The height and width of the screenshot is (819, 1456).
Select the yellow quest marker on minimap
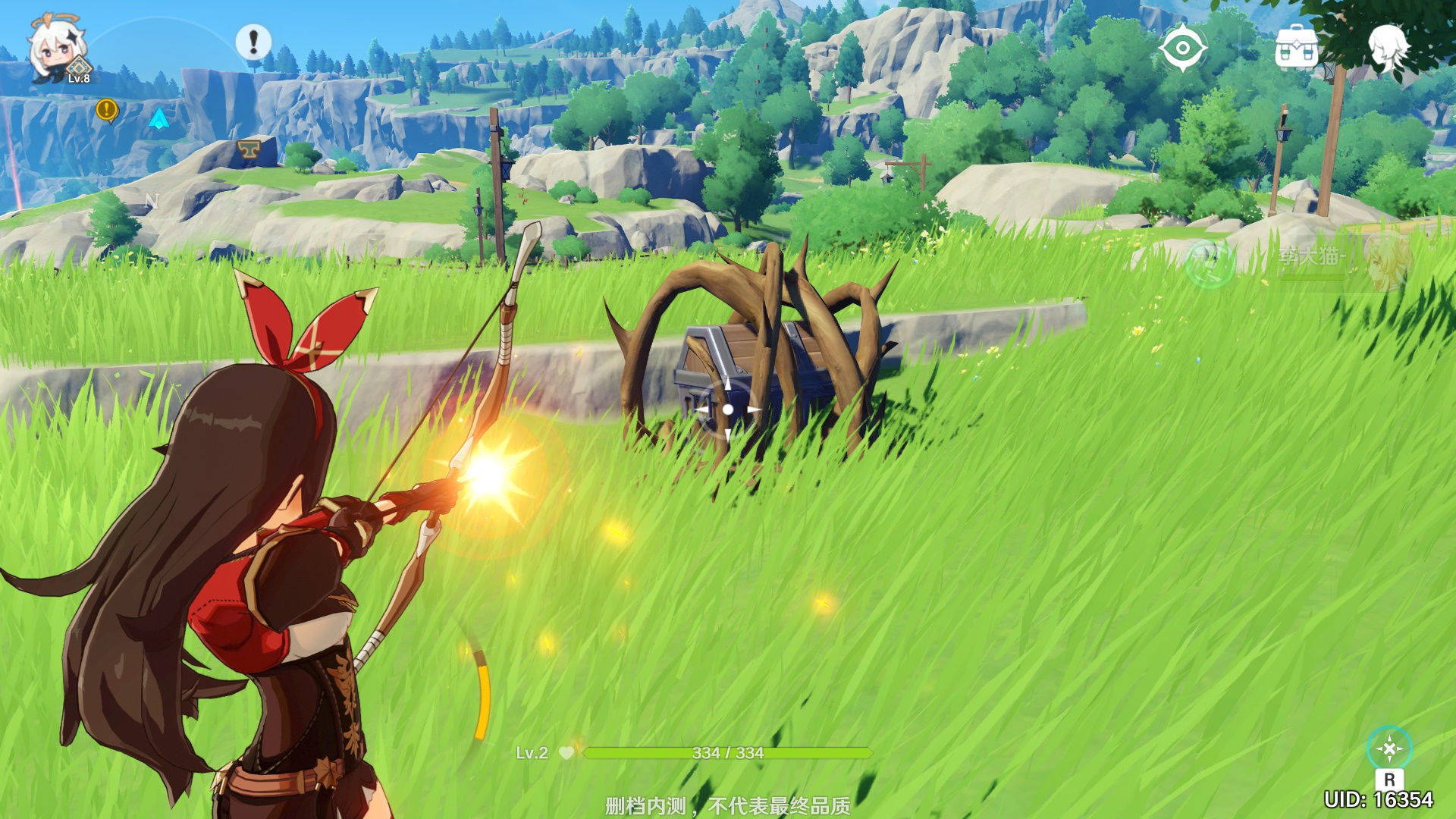[x=107, y=111]
